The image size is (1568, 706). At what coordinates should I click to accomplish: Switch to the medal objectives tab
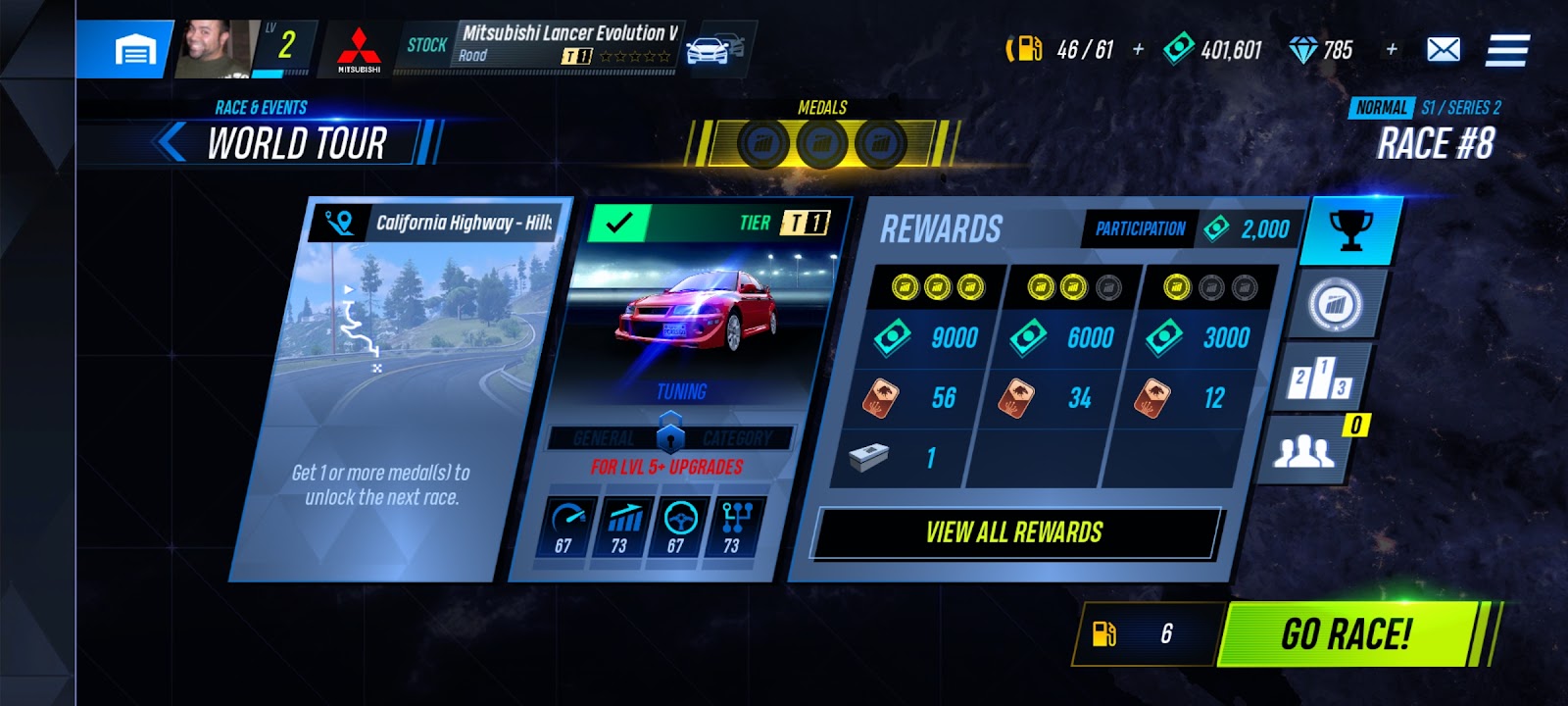click(x=1334, y=305)
